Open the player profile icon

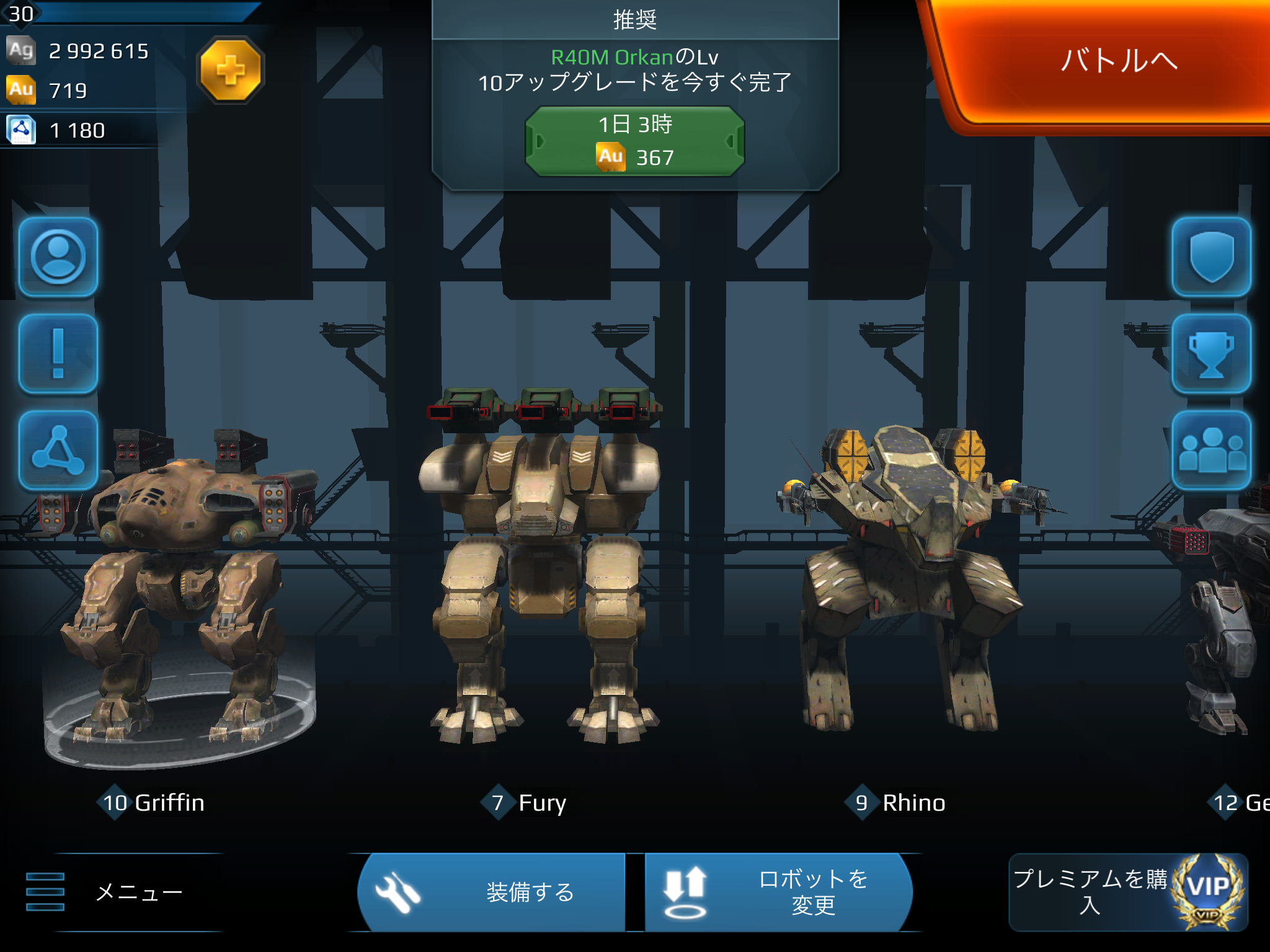(58, 257)
